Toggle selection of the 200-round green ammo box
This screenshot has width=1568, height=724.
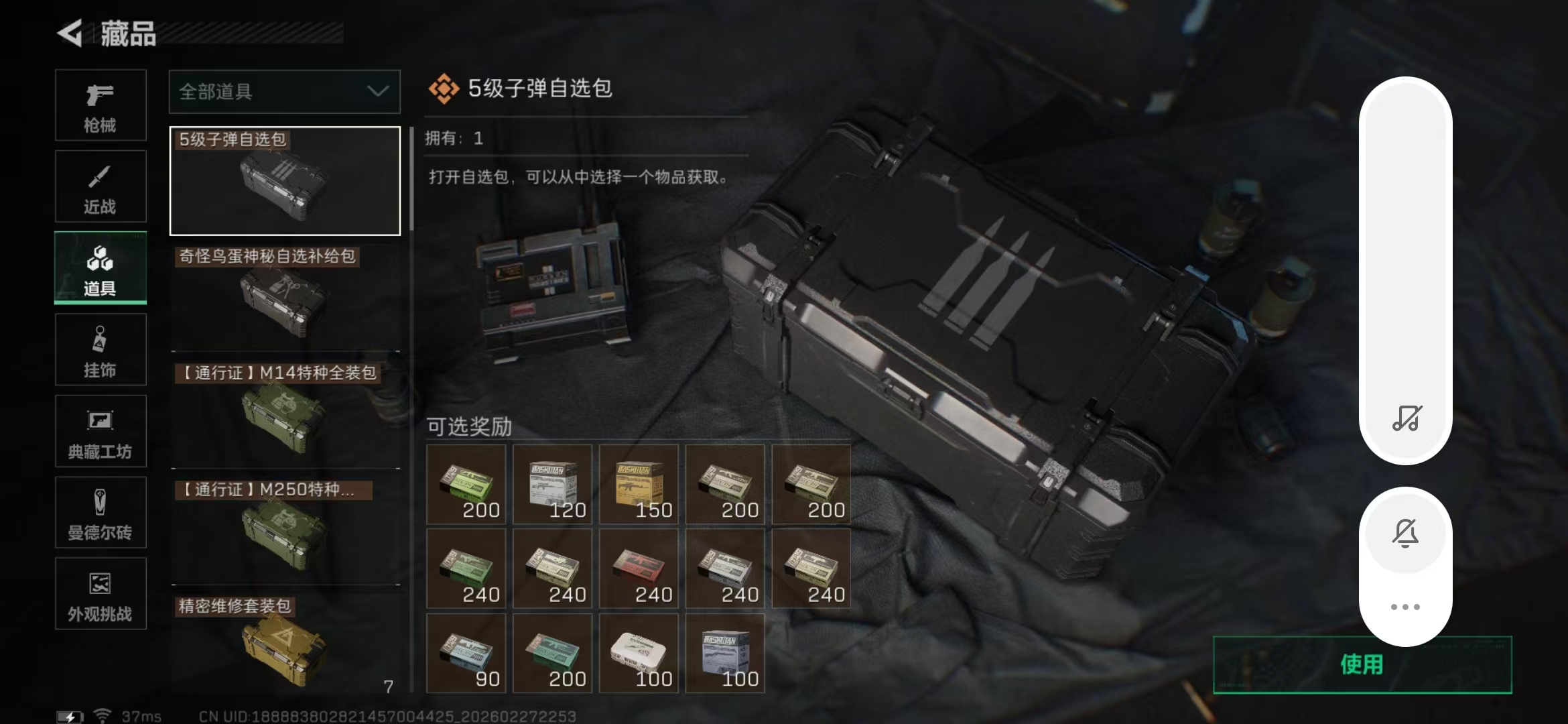click(x=466, y=485)
